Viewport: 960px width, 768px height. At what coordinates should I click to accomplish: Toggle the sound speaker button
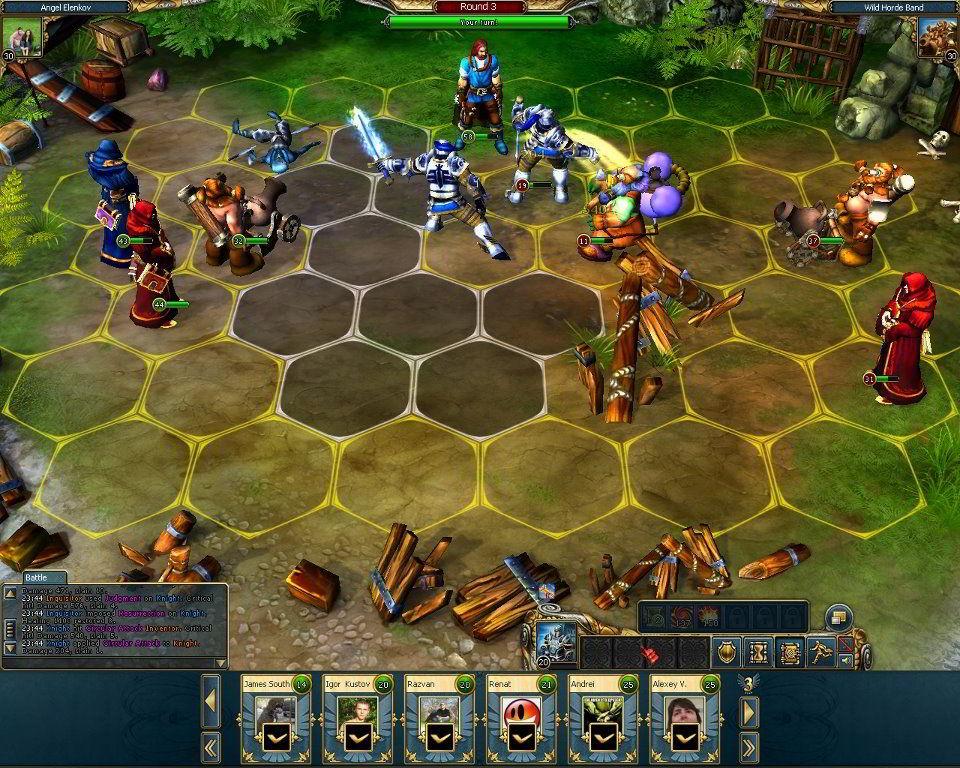(x=846, y=659)
